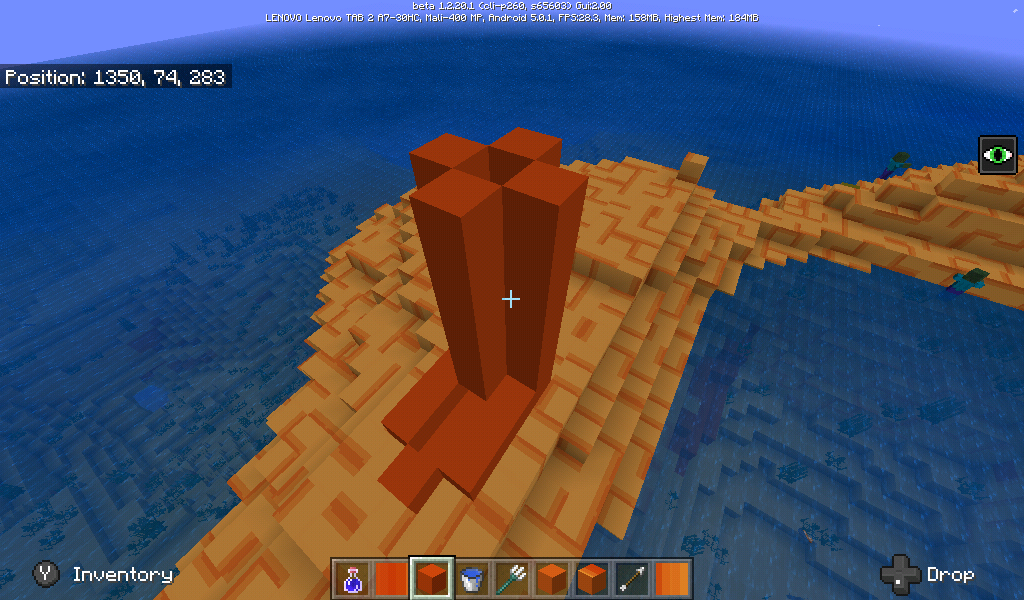The height and width of the screenshot is (600, 1024).
Task: Select the blue potion hotbar slot
Action: click(352, 578)
